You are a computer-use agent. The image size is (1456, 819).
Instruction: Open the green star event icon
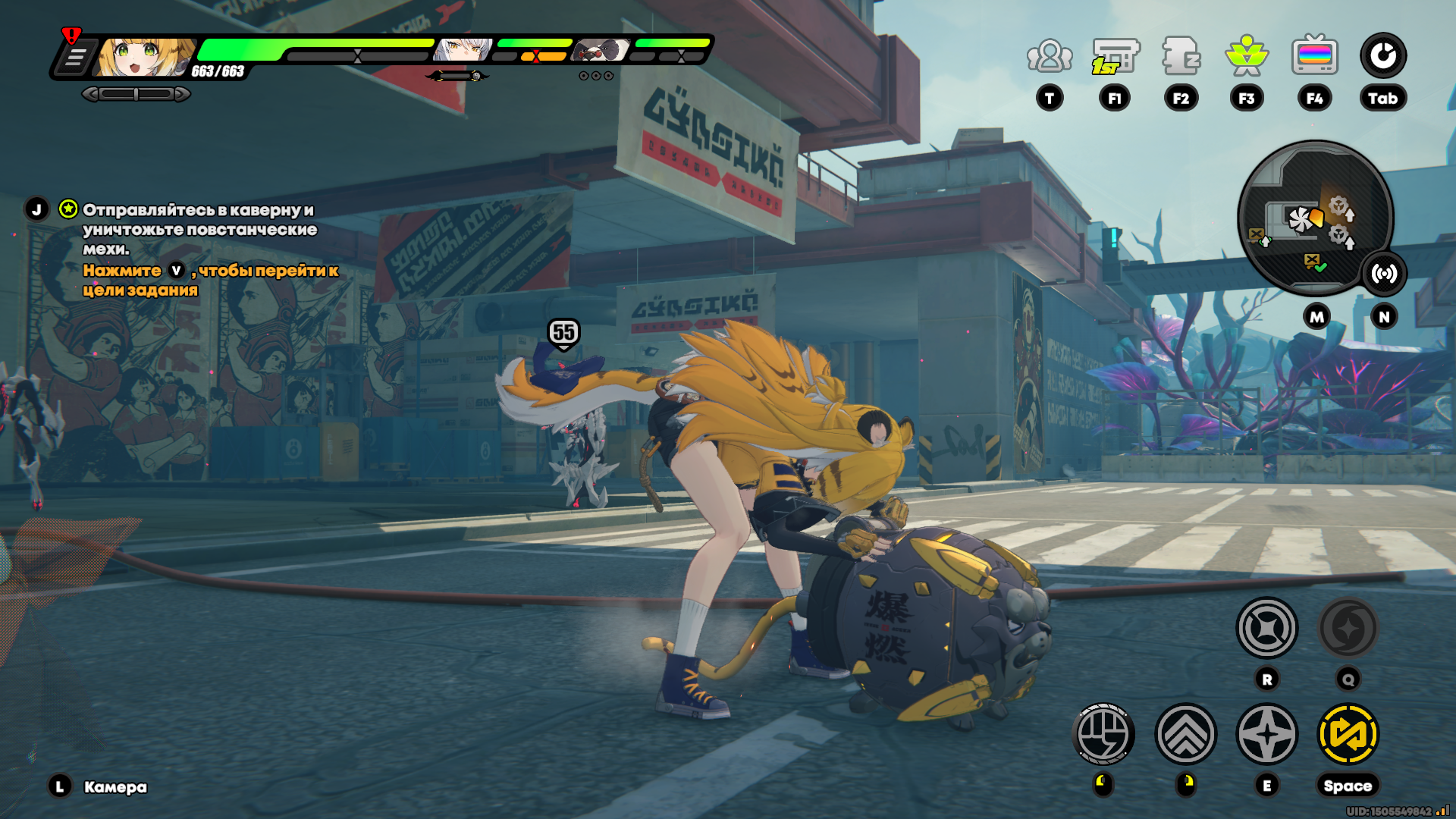1247,56
